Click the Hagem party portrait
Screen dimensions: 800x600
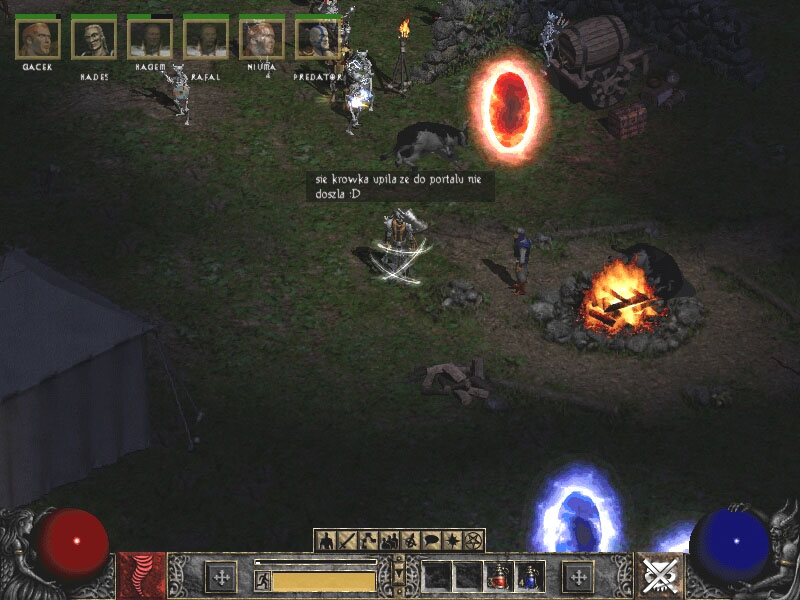click(150, 39)
